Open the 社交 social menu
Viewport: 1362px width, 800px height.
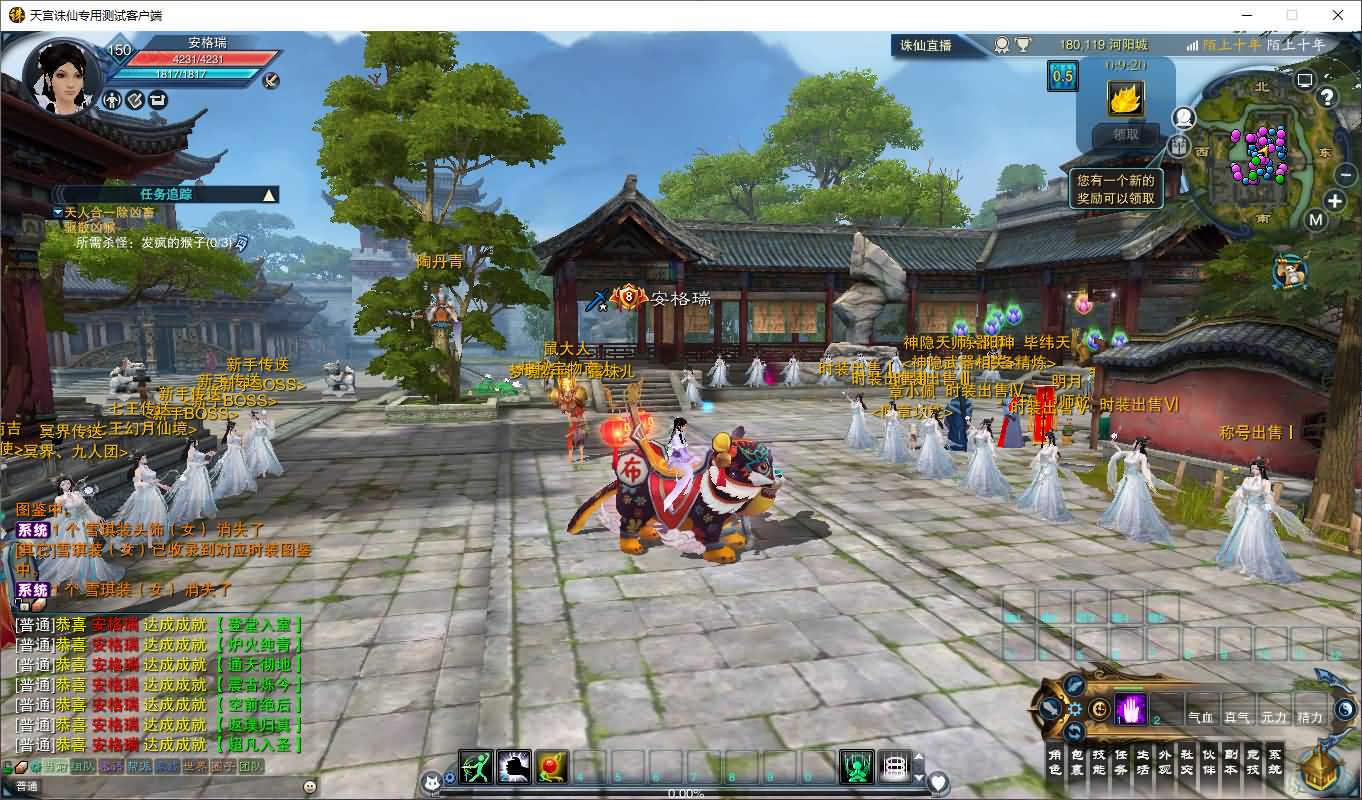pos(1186,762)
